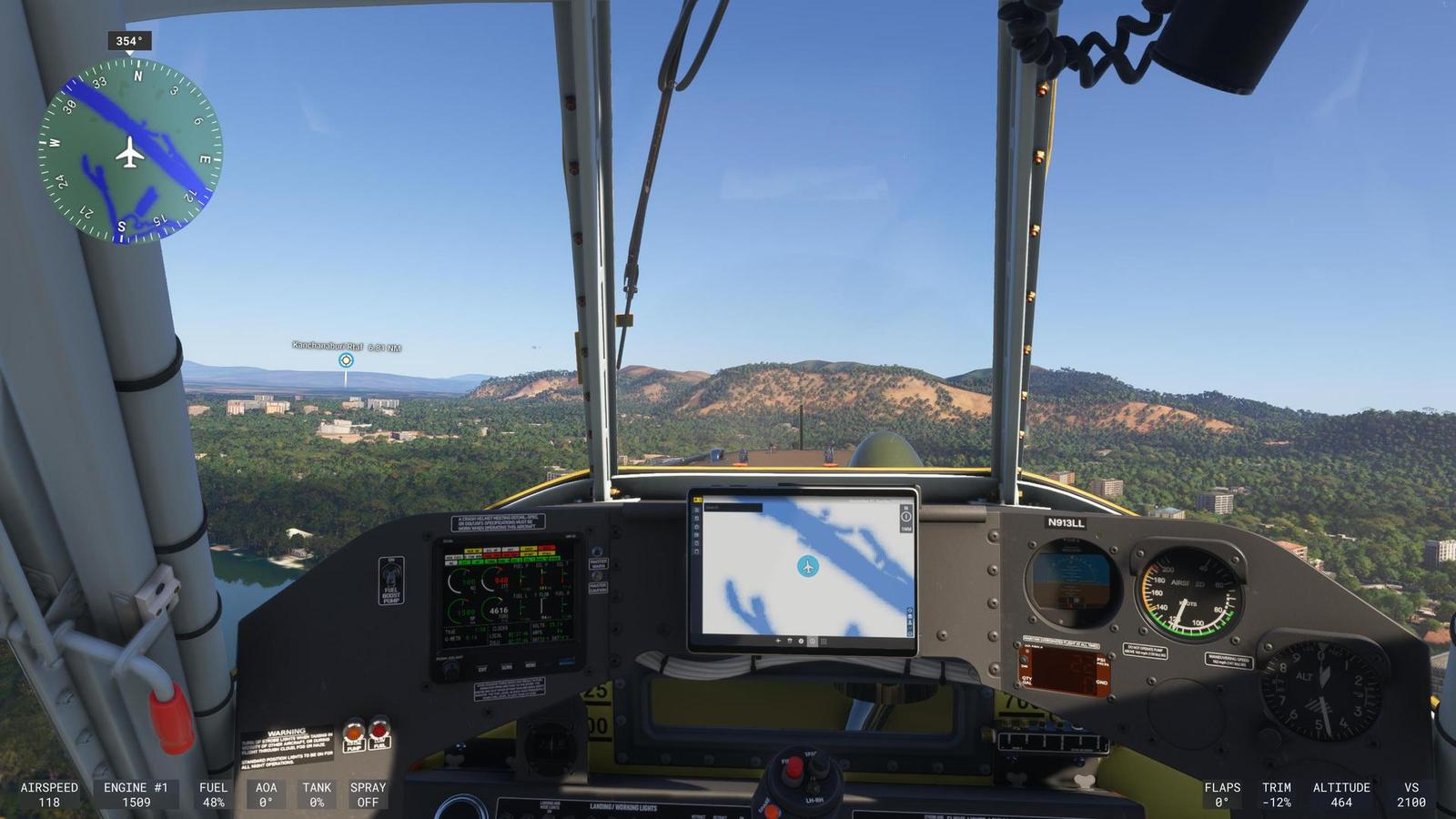Tap the north-up compass icon on the tablet map
1456x819 pixels.
coord(905,516)
